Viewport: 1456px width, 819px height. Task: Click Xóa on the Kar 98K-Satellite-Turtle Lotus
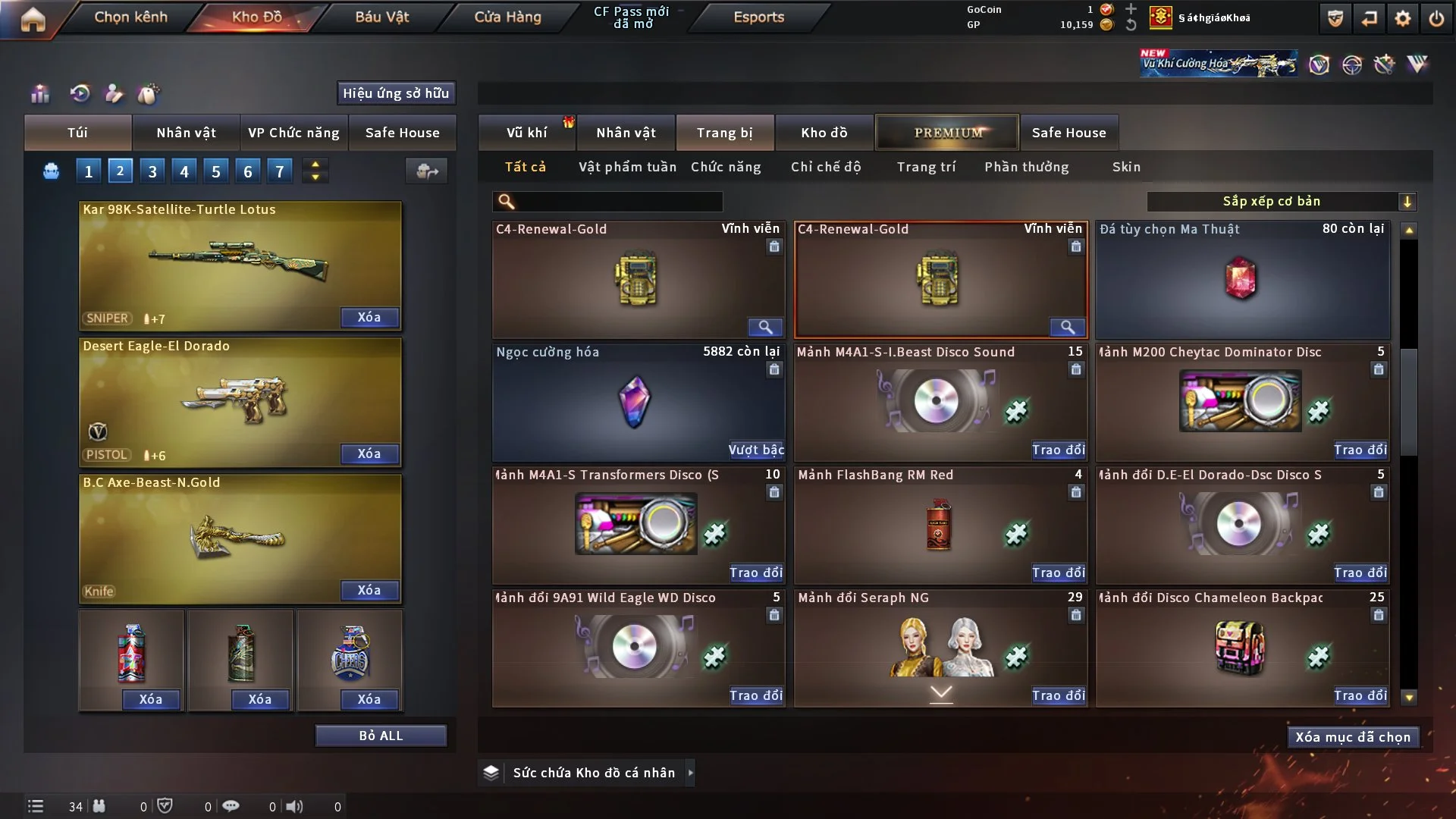(x=369, y=317)
